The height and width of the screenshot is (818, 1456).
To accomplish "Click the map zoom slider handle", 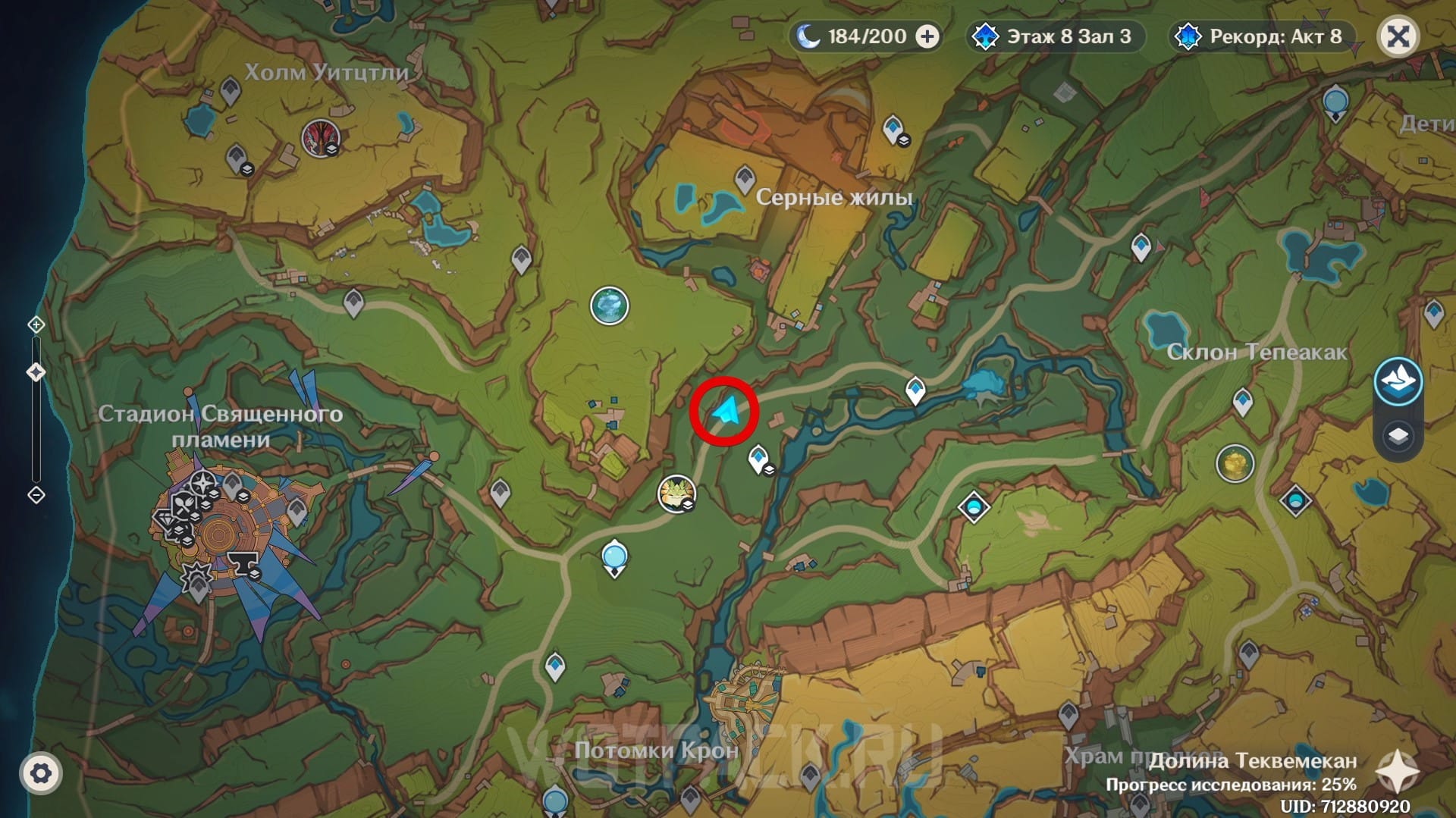I will [36, 372].
